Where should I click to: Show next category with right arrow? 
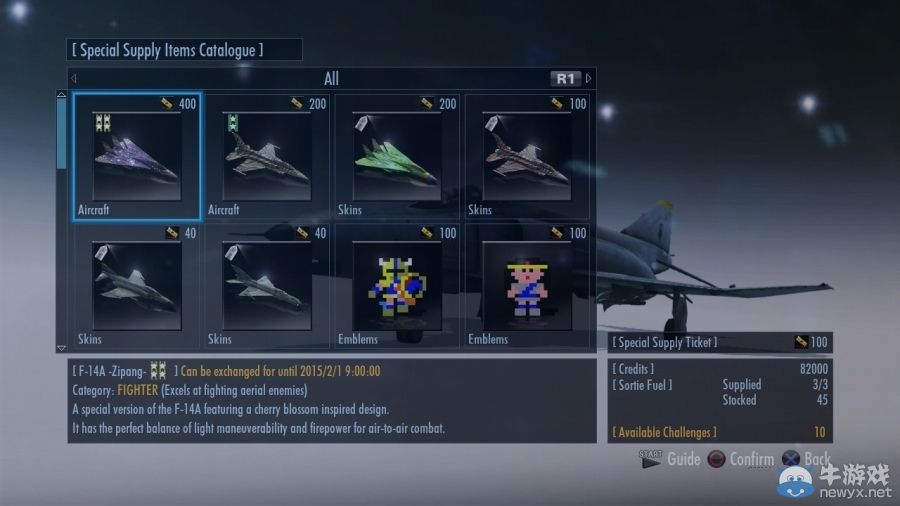coord(589,78)
